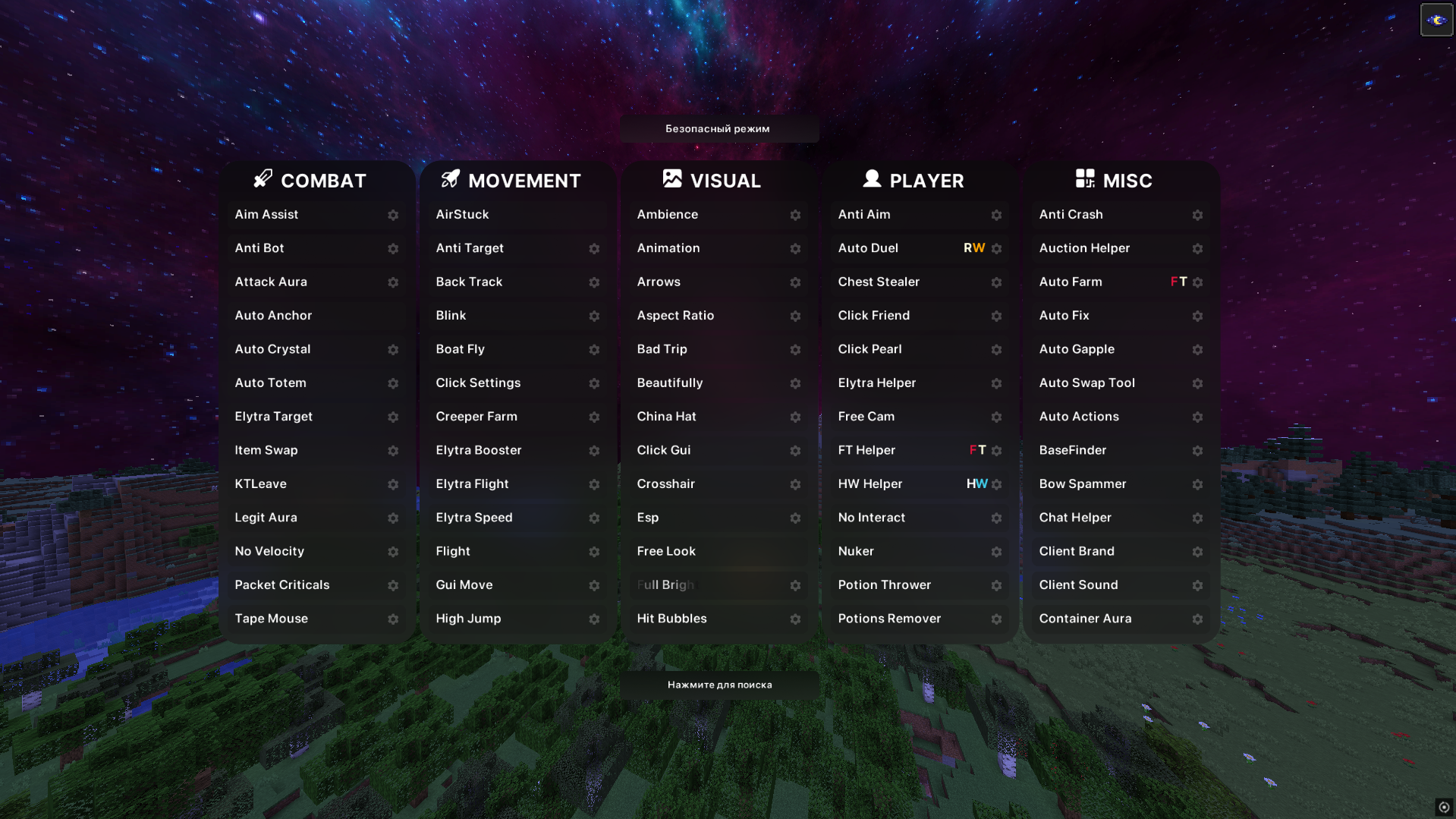Open Anti Aim settings gear
Image resolution: width=1456 pixels, height=819 pixels.
coord(996,215)
